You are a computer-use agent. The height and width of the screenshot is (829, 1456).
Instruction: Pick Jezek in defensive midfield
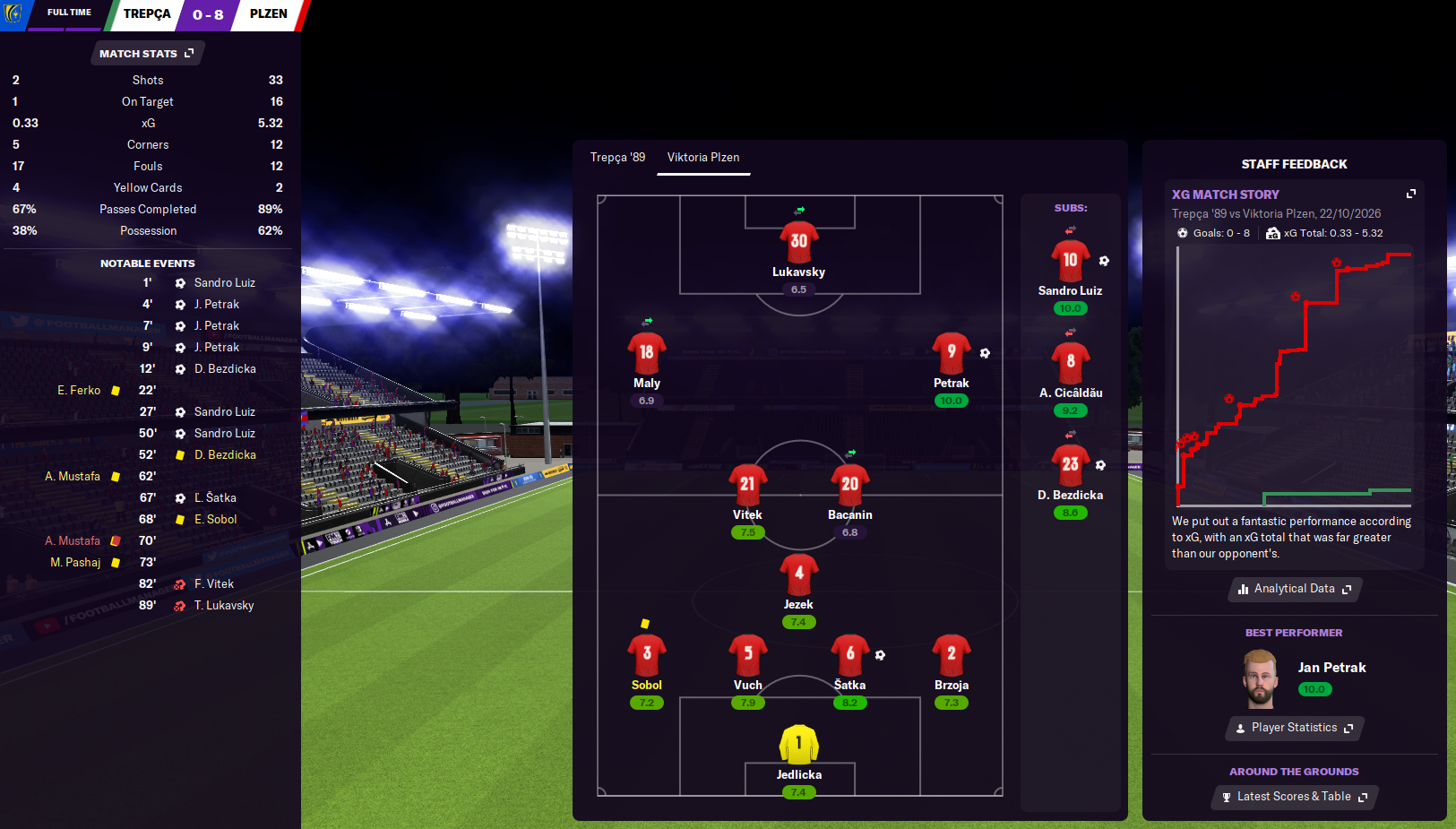pyautogui.click(x=798, y=574)
